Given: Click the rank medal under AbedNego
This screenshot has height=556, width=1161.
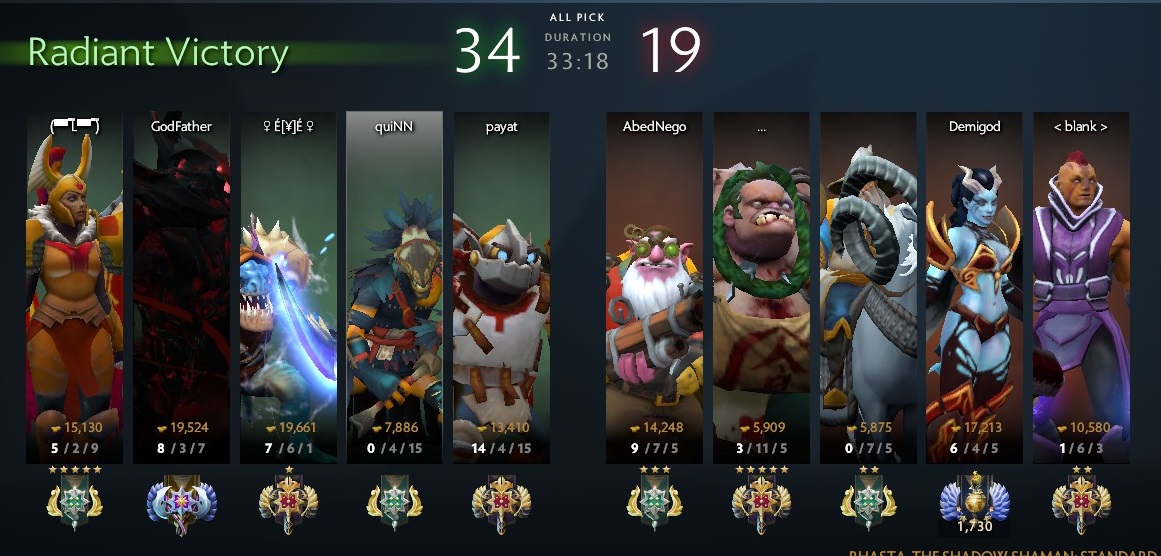Looking at the screenshot, I should click(x=654, y=500).
